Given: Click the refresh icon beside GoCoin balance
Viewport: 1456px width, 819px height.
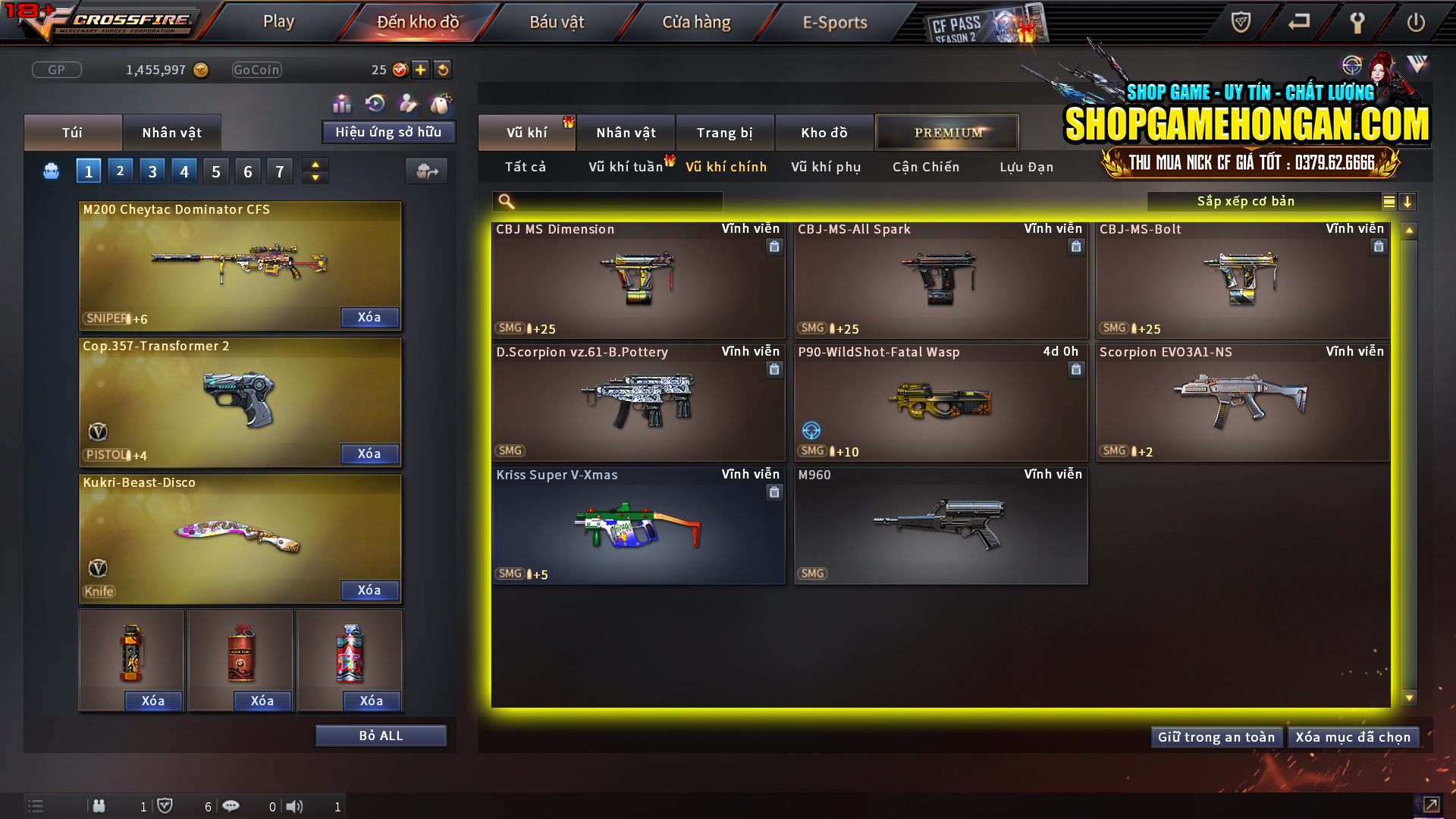Looking at the screenshot, I should (x=442, y=69).
